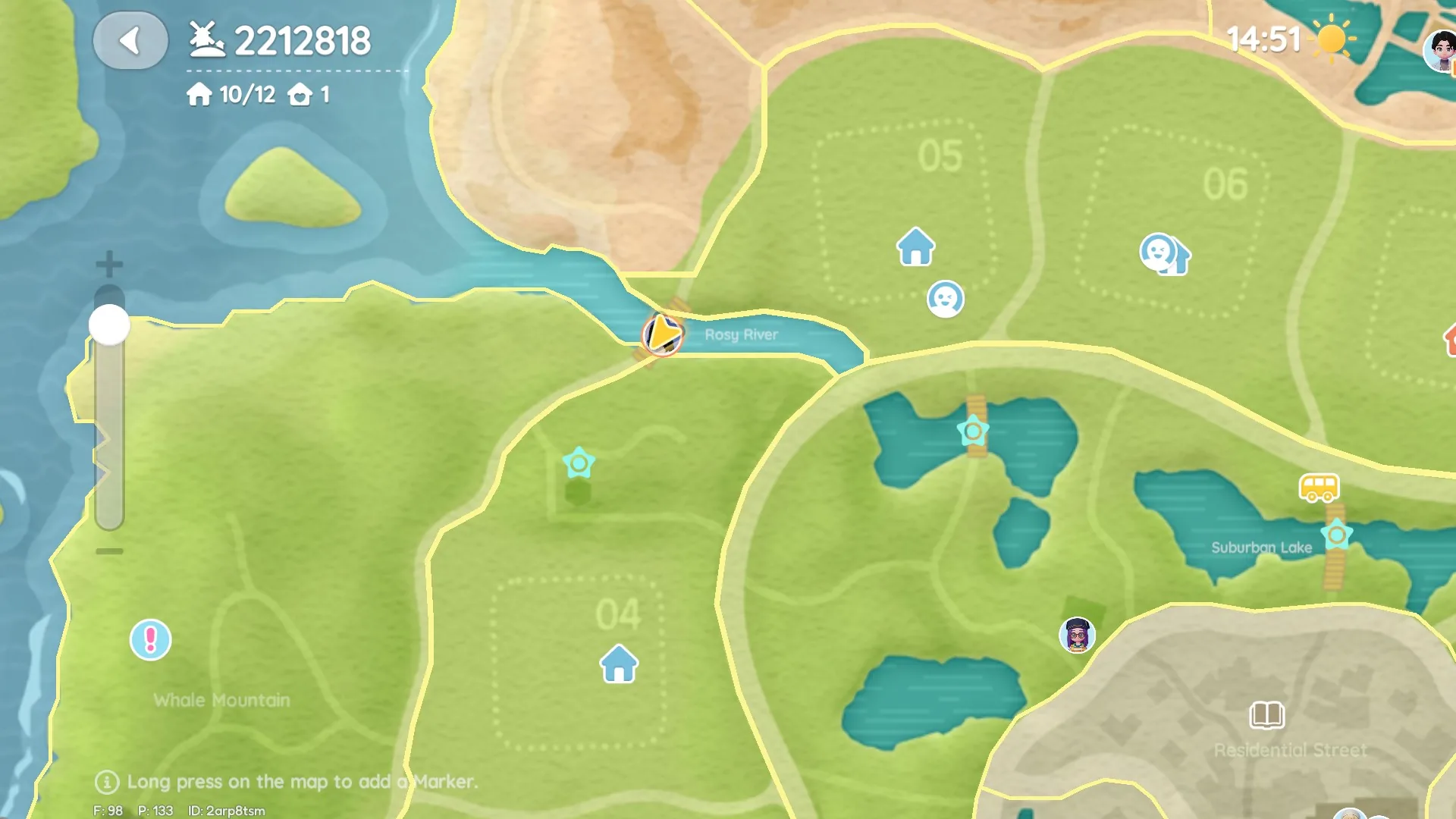
Task: Tap the pink exclamation quest marker
Action: [x=150, y=640]
